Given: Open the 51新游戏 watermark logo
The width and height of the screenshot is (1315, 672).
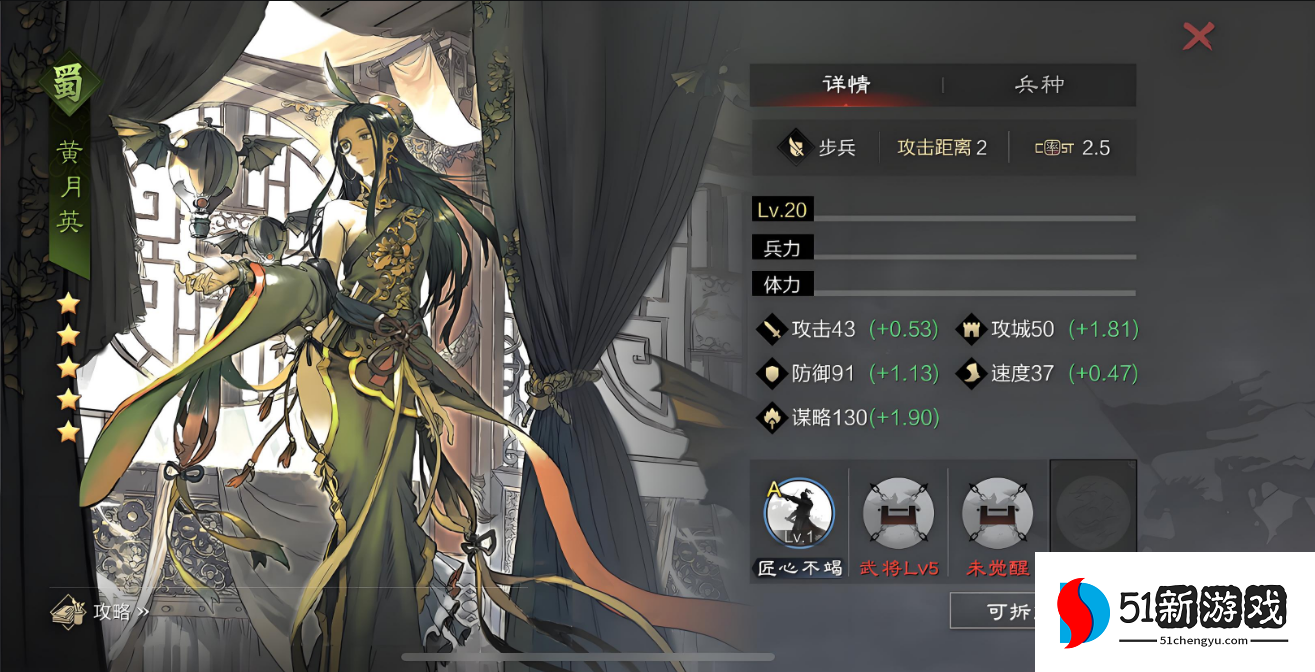Looking at the screenshot, I should tap(1175, 612).
